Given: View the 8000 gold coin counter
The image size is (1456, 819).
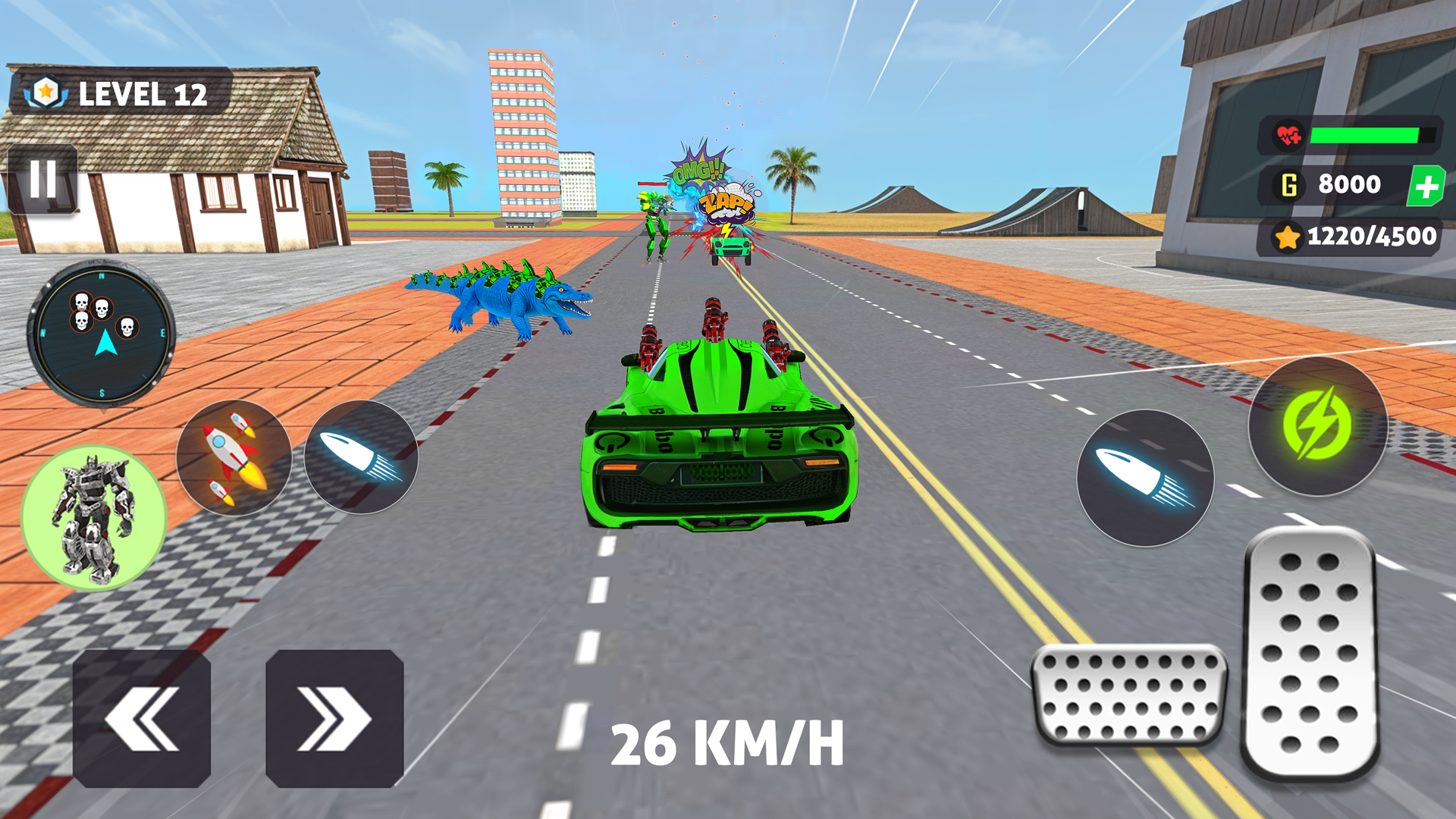Looking at the screenshot, I should [1350, 184].
